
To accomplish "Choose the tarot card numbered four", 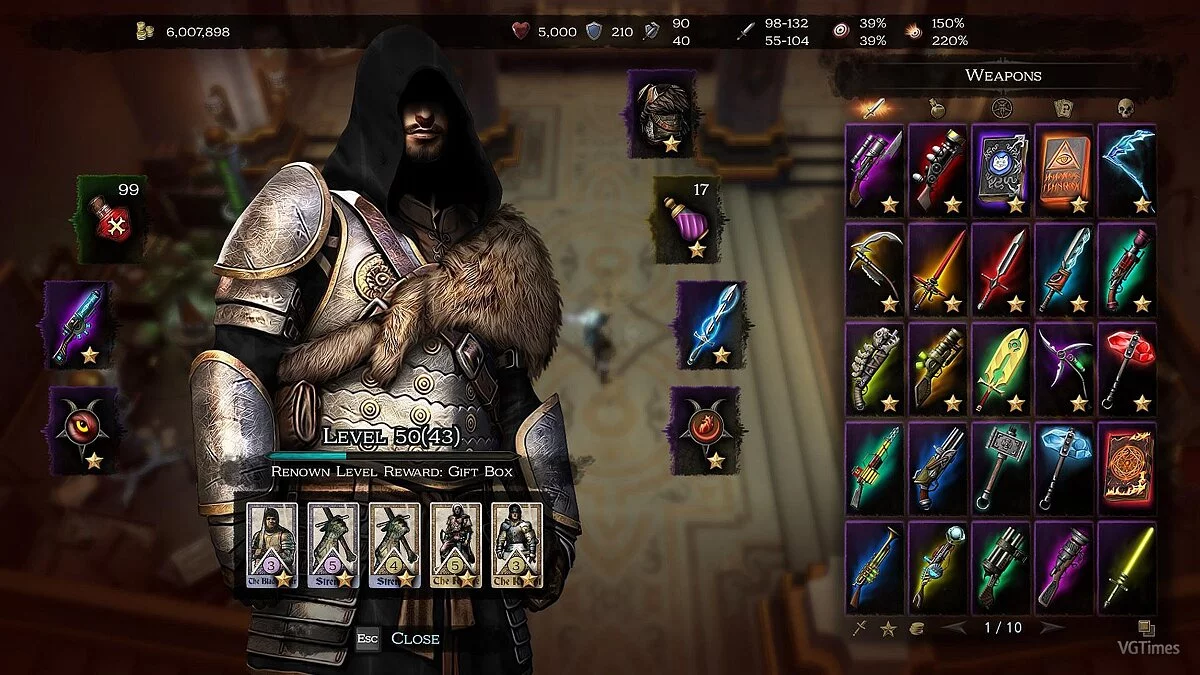I will [x=394, y=543].
